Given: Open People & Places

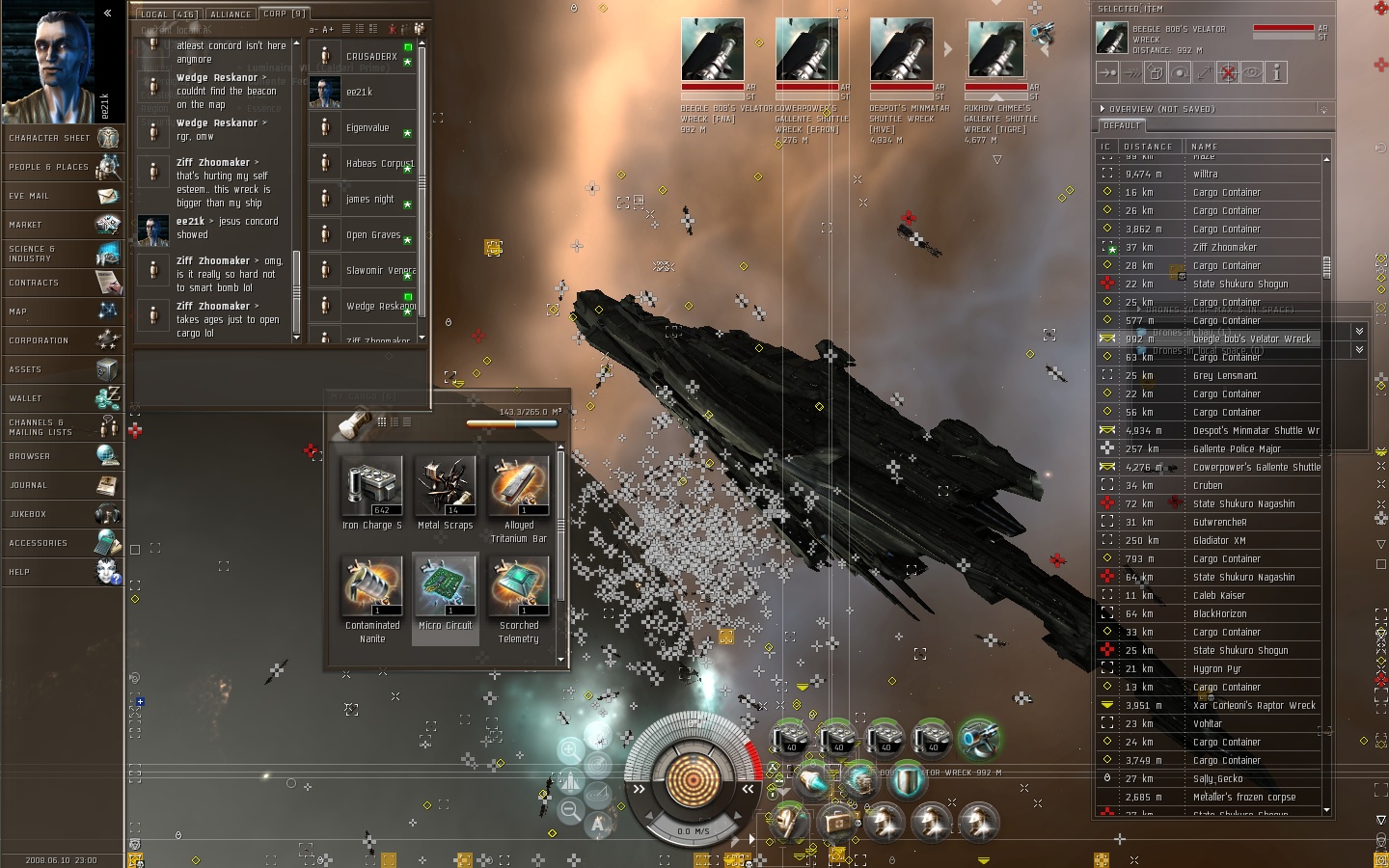Looking at the screenshot, I should click(63, 167).
